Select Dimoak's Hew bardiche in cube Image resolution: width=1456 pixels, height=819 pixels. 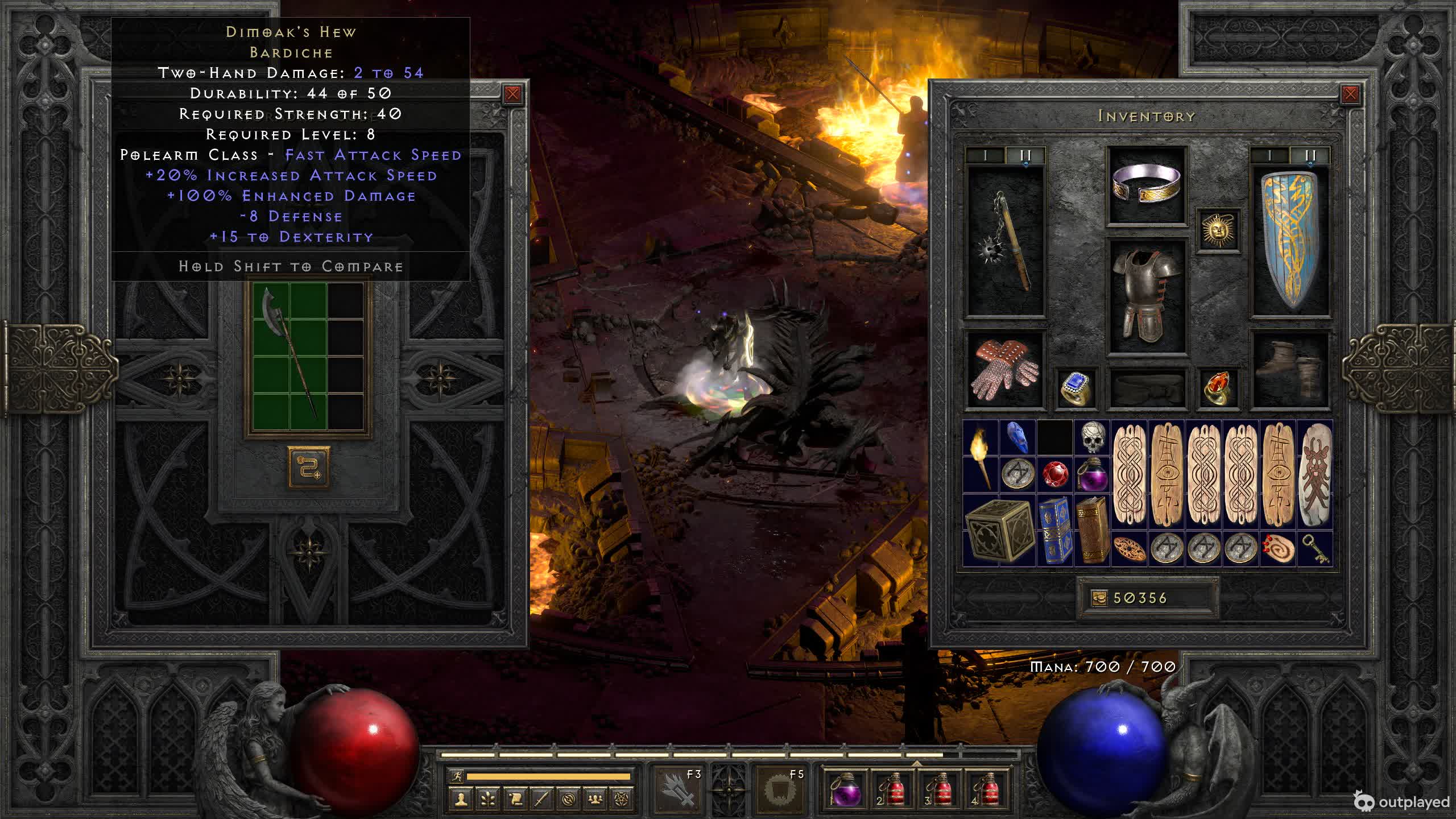pos(289,355)
